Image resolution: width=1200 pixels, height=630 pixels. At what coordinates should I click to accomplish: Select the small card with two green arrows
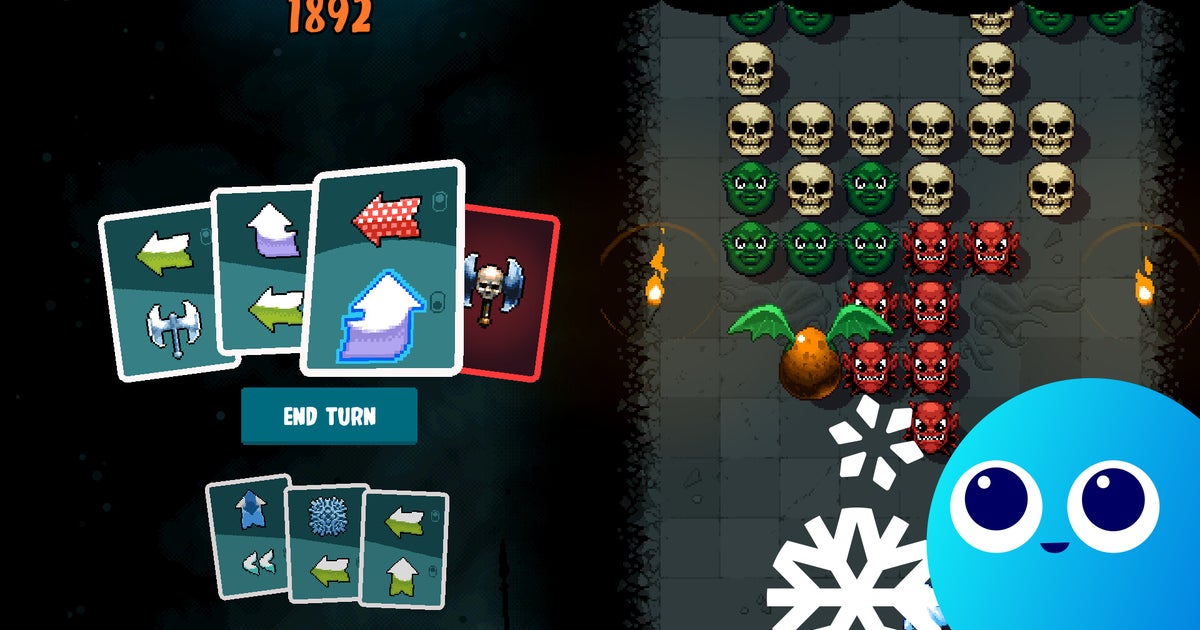pos(403,549)
